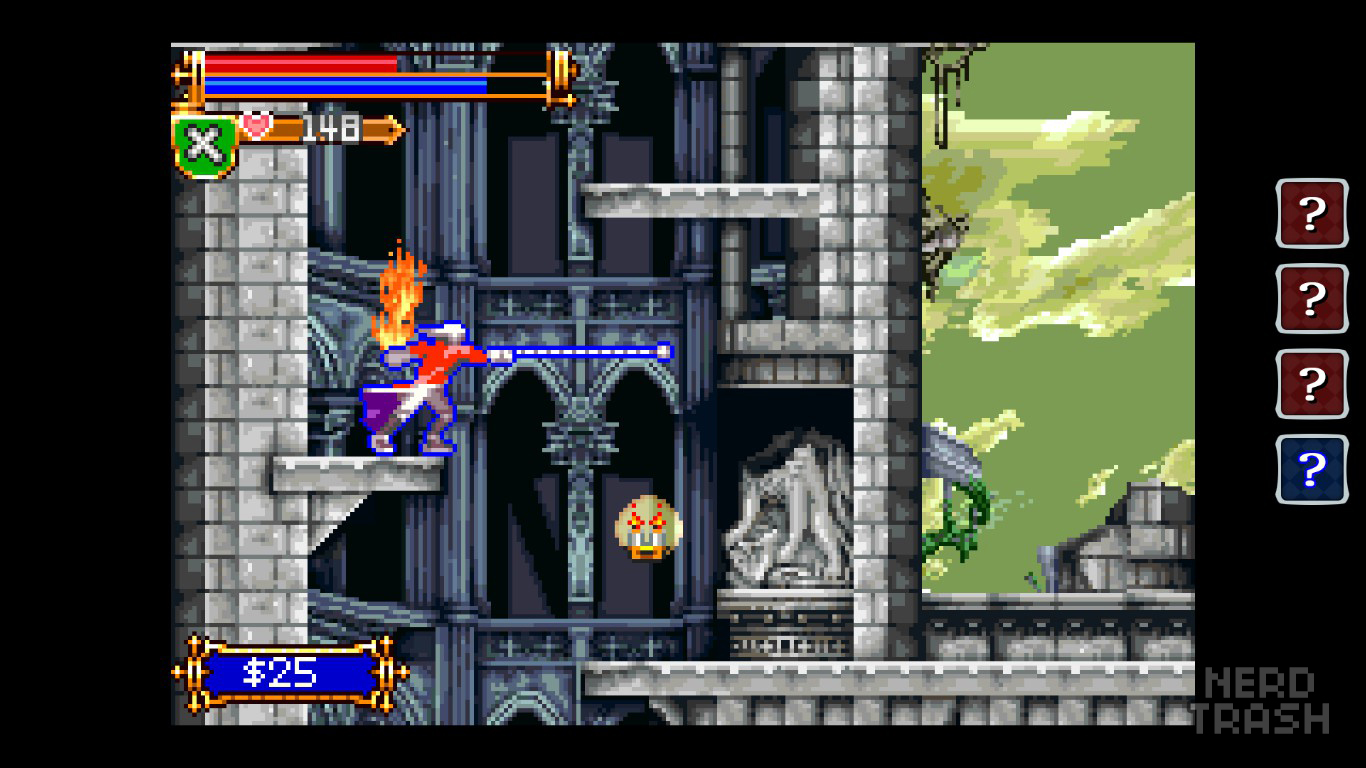
Task: Click the red health bar
Action: [x=300, y=62]
